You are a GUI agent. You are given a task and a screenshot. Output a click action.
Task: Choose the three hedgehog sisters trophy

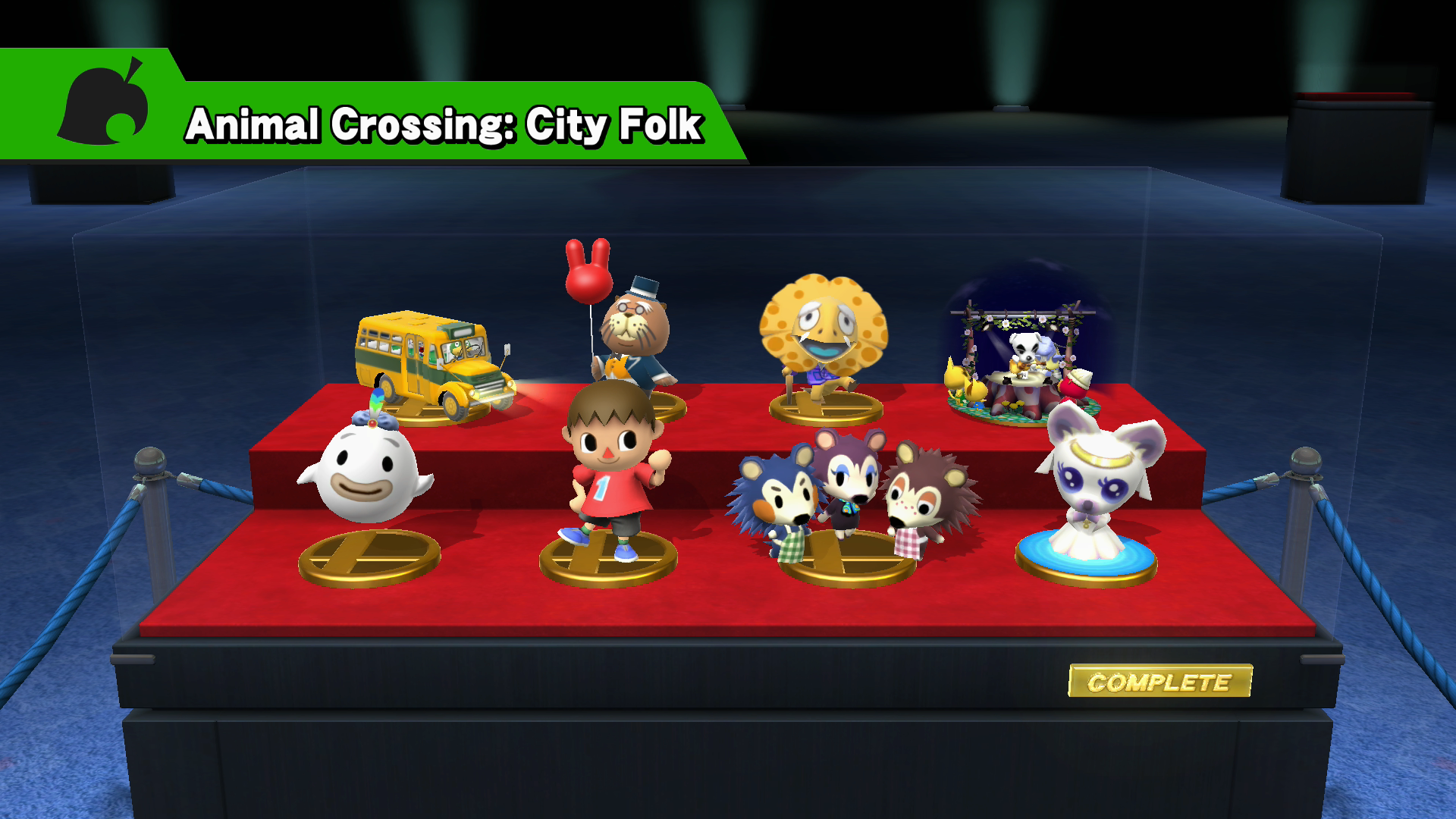pyautogui.click(x=852, y=493)
